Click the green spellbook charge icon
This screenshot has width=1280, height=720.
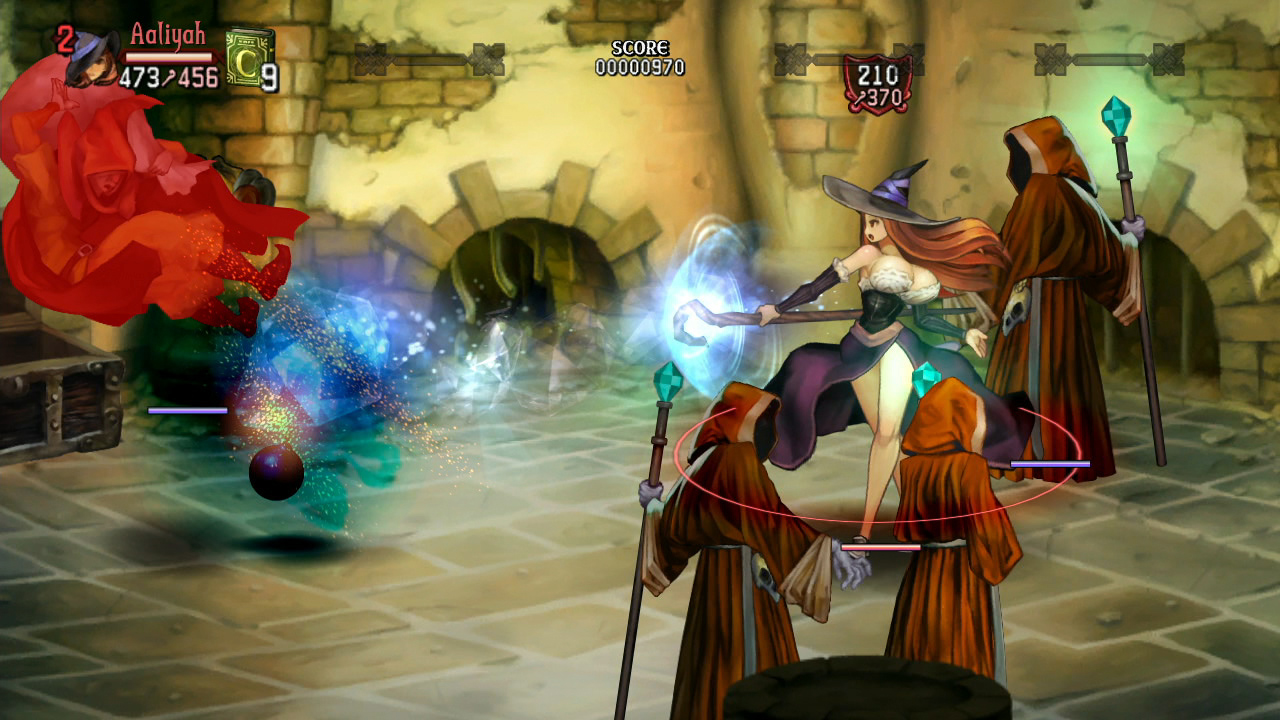(x=249, y=55)
